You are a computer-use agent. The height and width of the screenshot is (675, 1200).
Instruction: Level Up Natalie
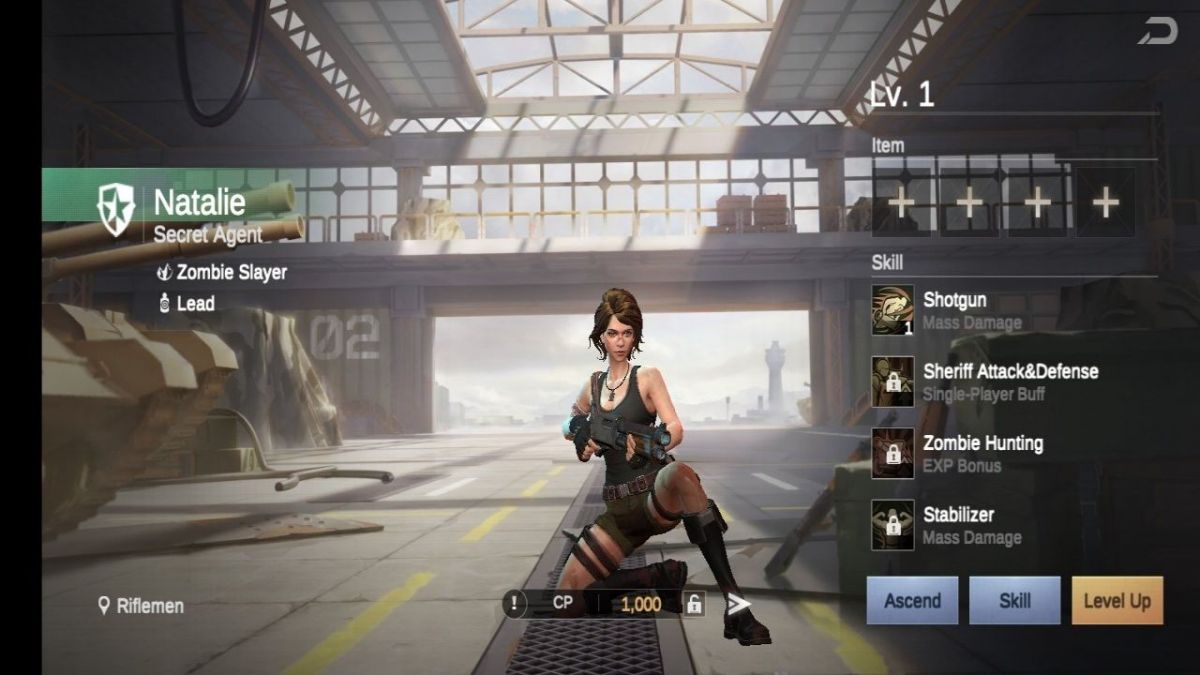(1117, 601)
